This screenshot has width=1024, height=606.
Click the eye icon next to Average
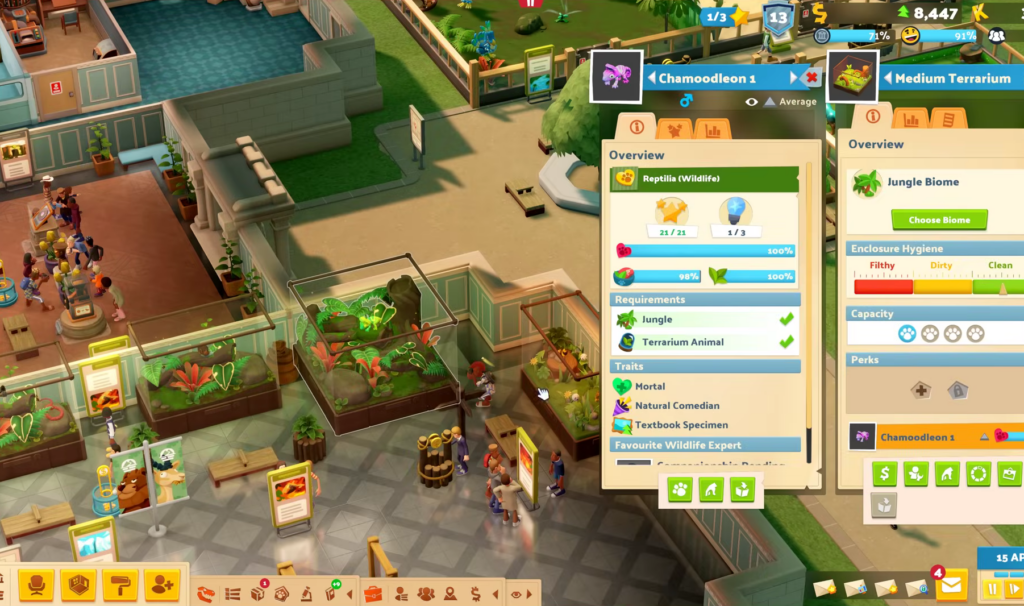tap(751, 102)
